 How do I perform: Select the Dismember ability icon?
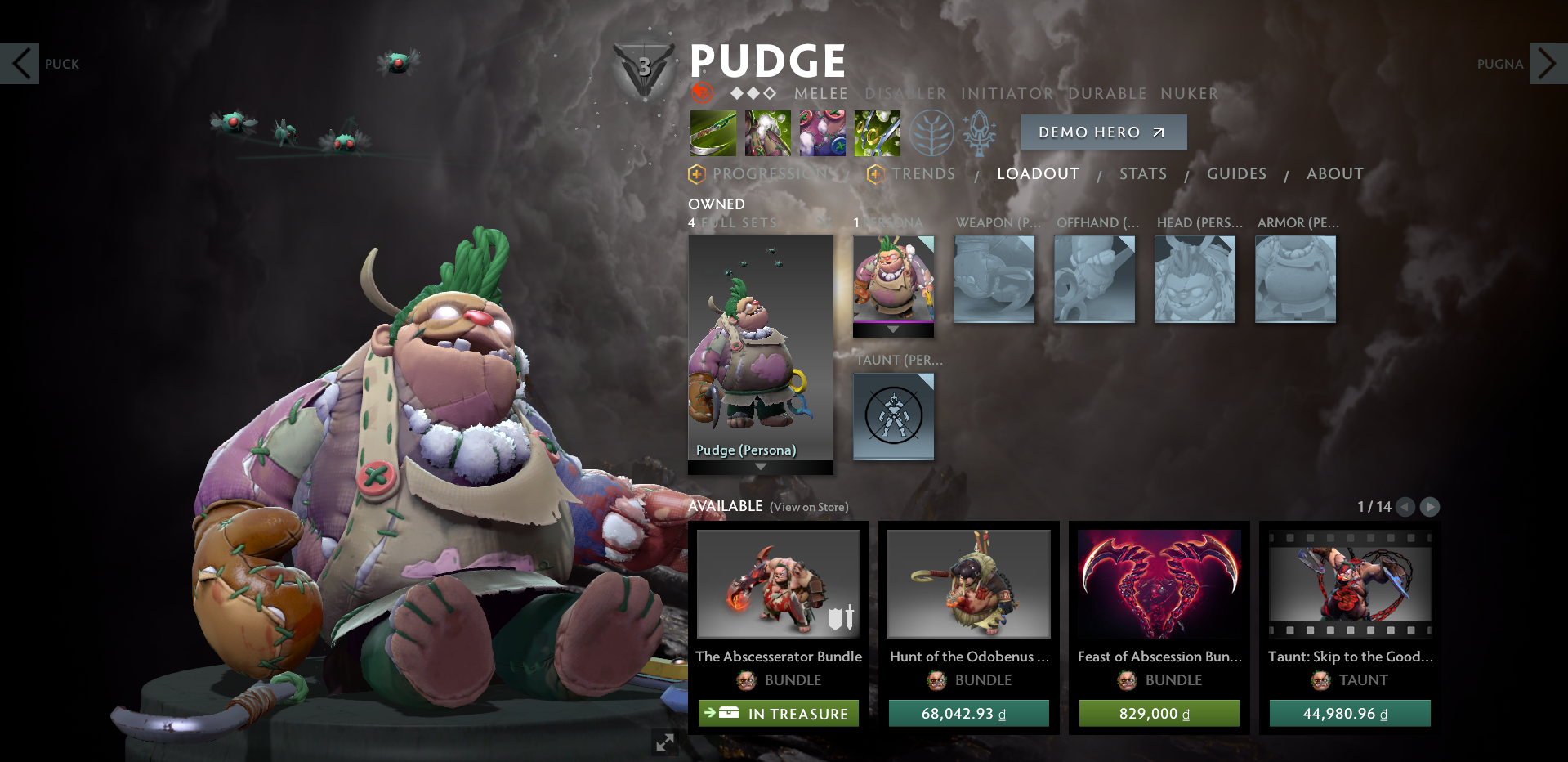pyautogui.click(x=877, y=132)
